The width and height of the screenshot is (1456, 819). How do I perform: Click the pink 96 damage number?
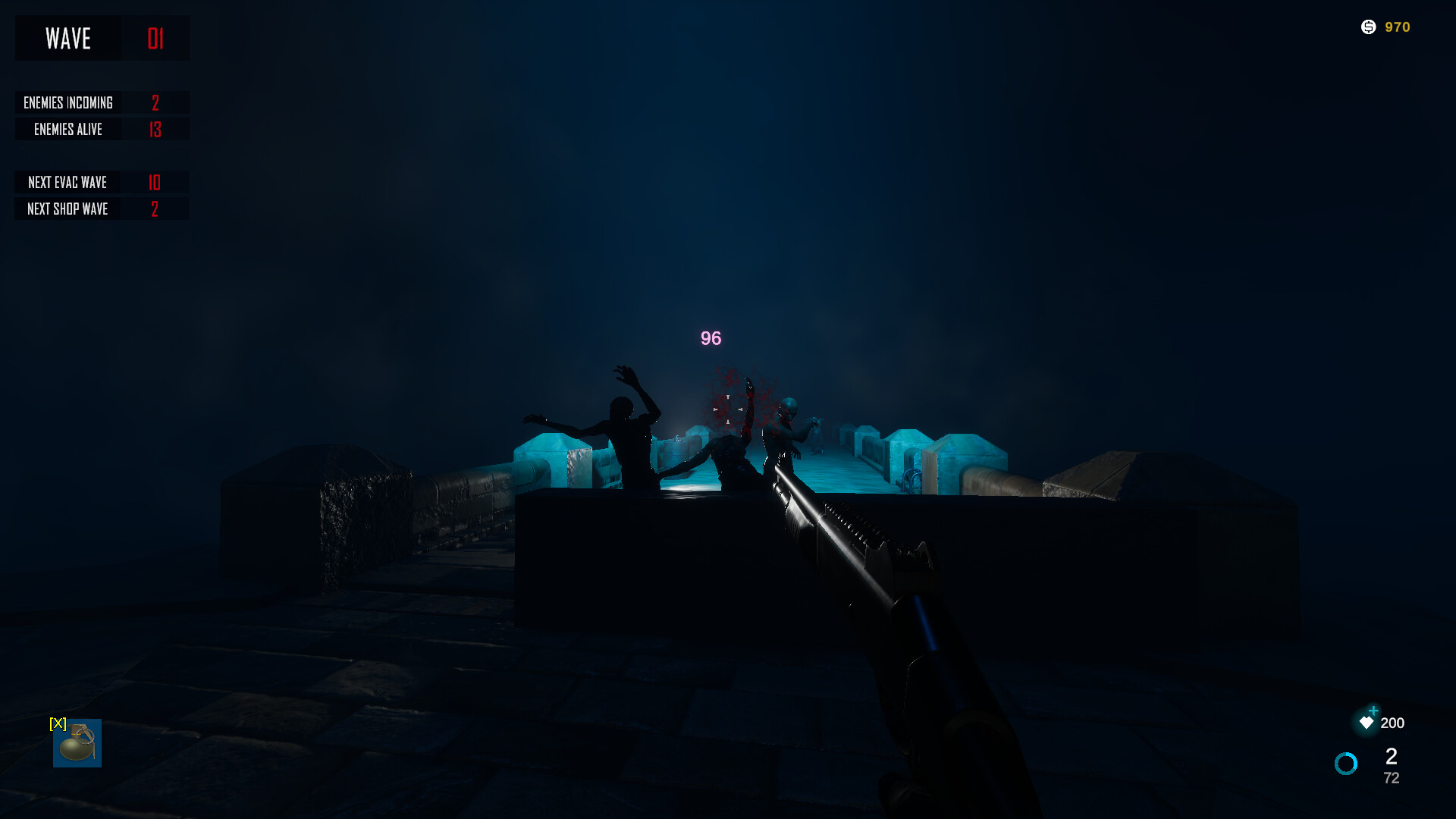[710, 339]
